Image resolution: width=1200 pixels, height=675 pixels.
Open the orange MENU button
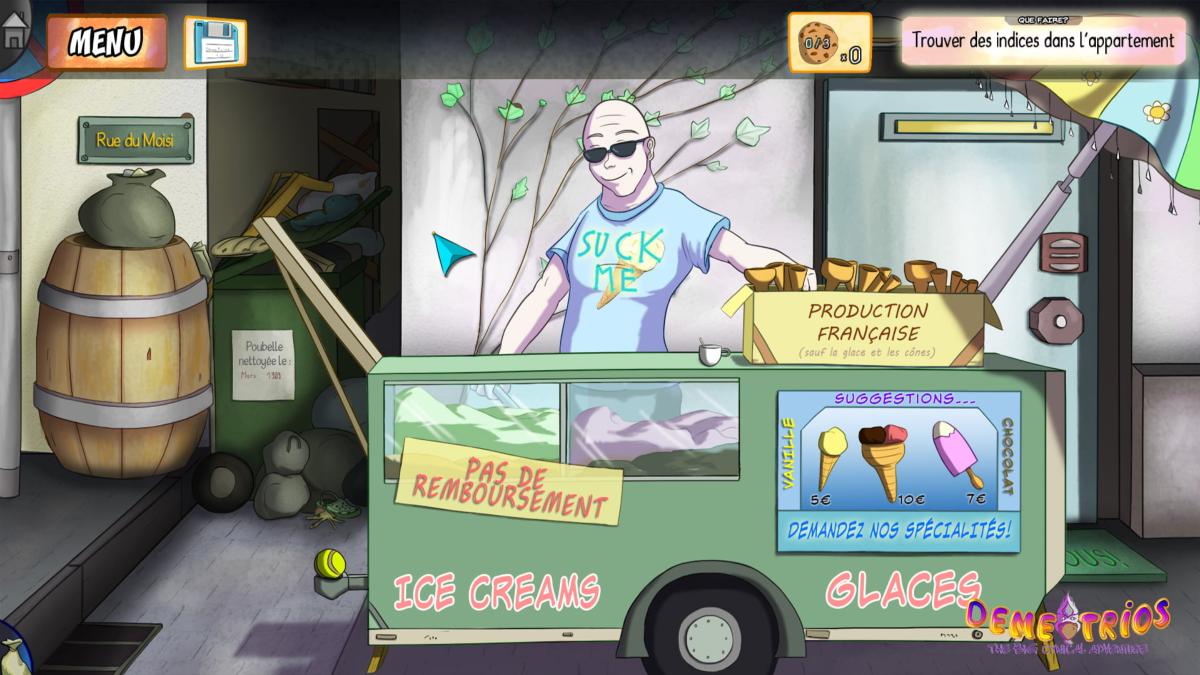106,42
